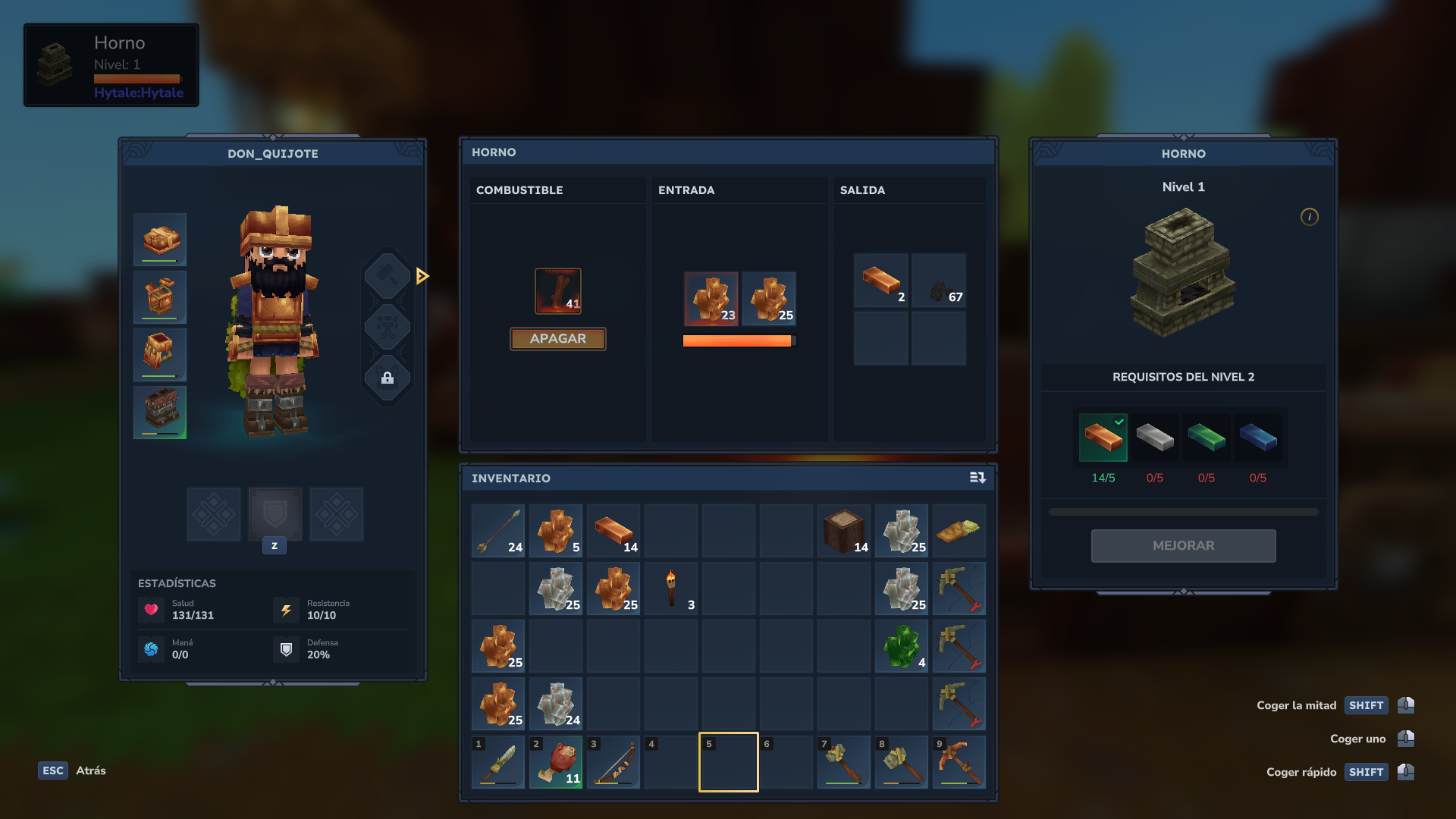Select the green crystal stack of 4
Viewport: 1456px width, 819px height.
[902, 647]
